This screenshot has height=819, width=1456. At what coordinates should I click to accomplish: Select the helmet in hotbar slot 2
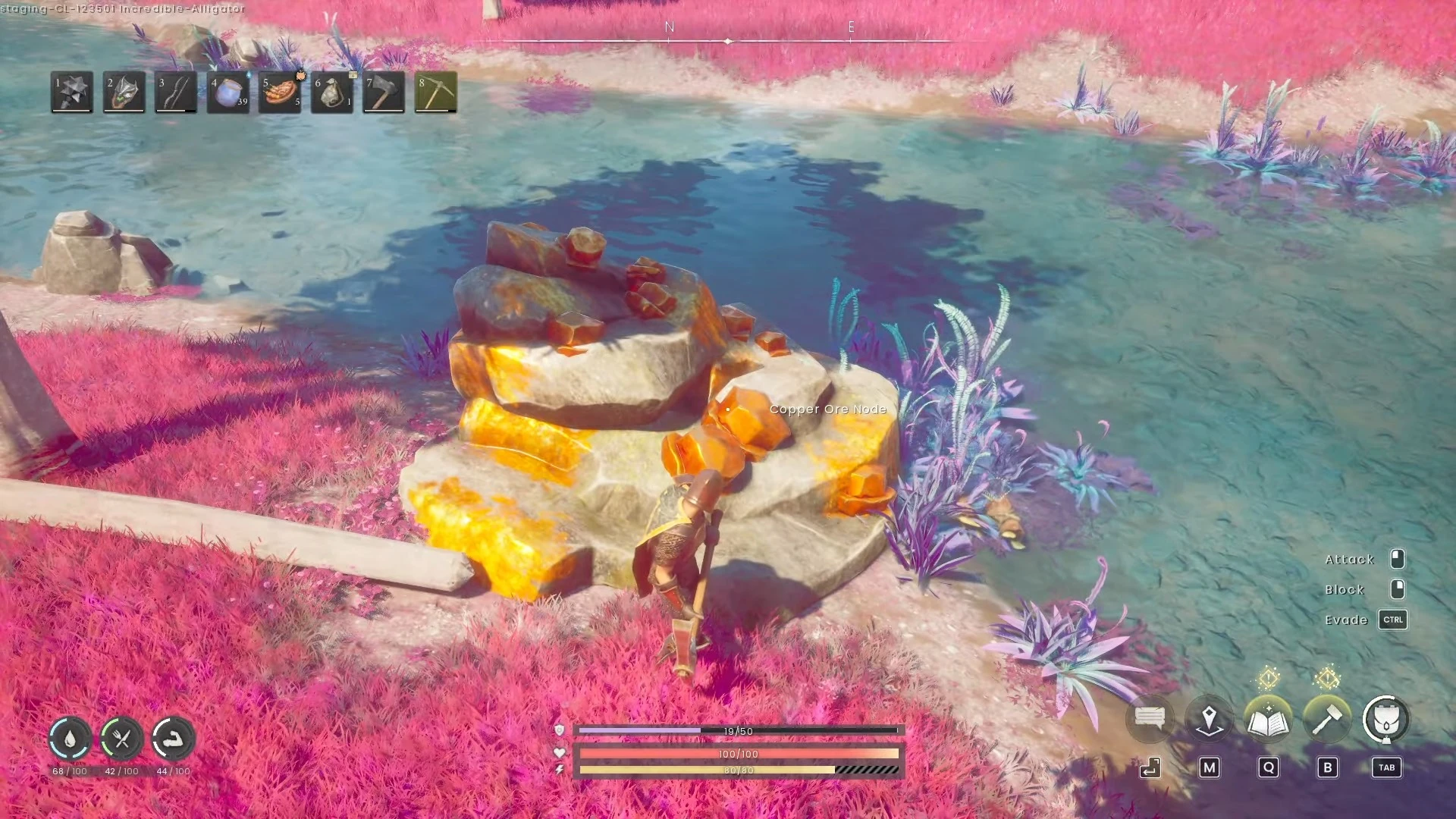coord(124,92)
